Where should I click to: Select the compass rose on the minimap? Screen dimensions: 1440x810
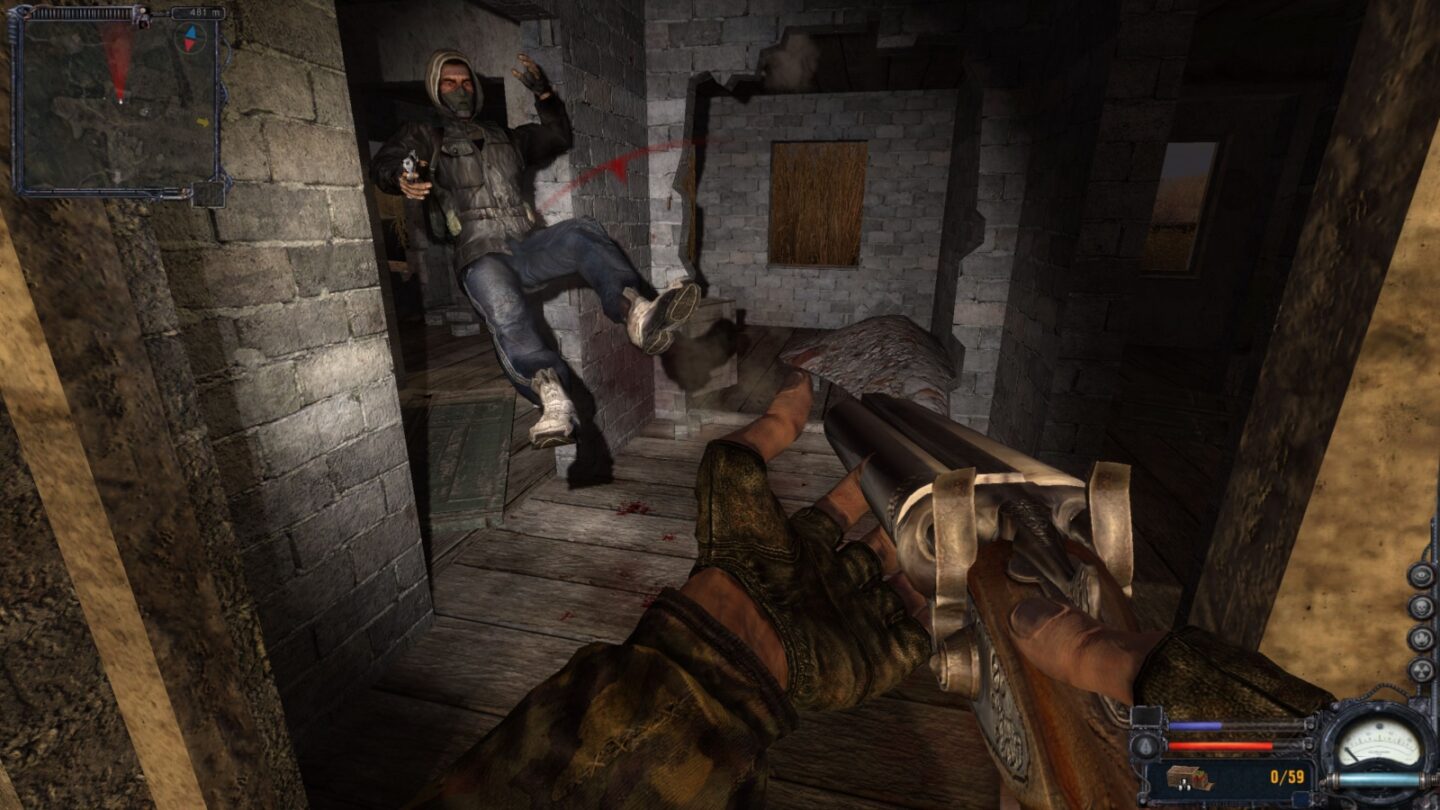click(190, 39)
